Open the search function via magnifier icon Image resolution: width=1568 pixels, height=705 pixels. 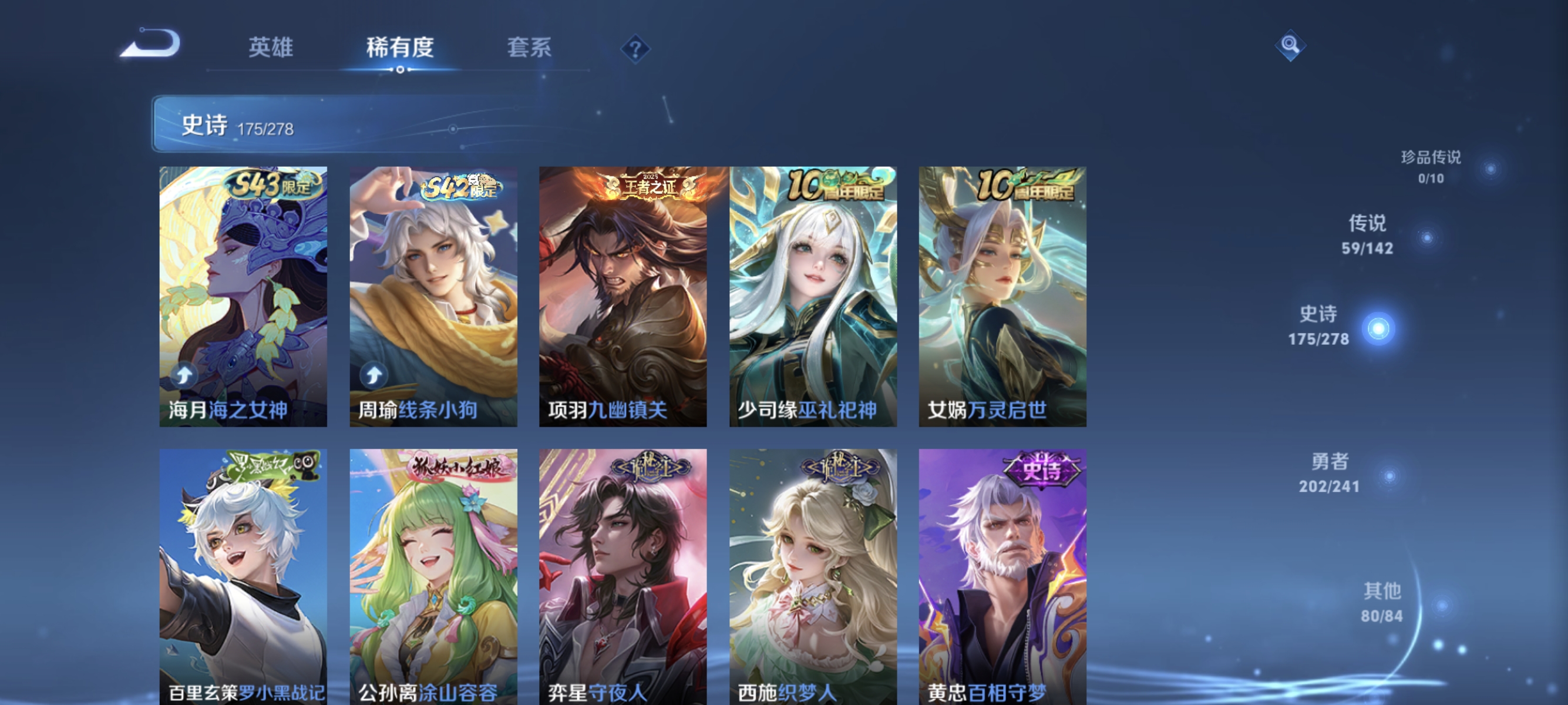click(1291, 45)
